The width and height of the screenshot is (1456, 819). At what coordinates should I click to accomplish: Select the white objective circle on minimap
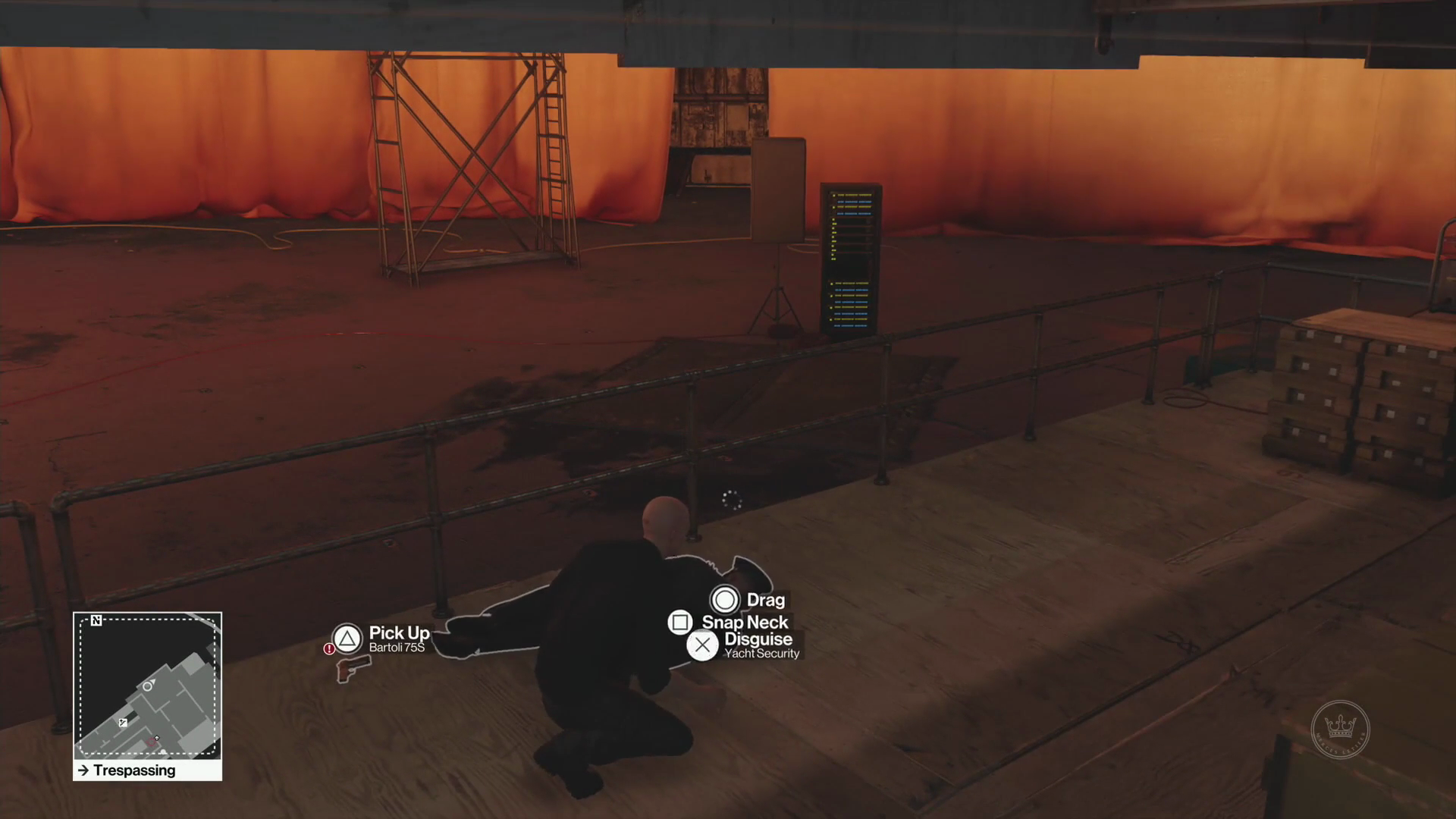[x=147, y=686]
